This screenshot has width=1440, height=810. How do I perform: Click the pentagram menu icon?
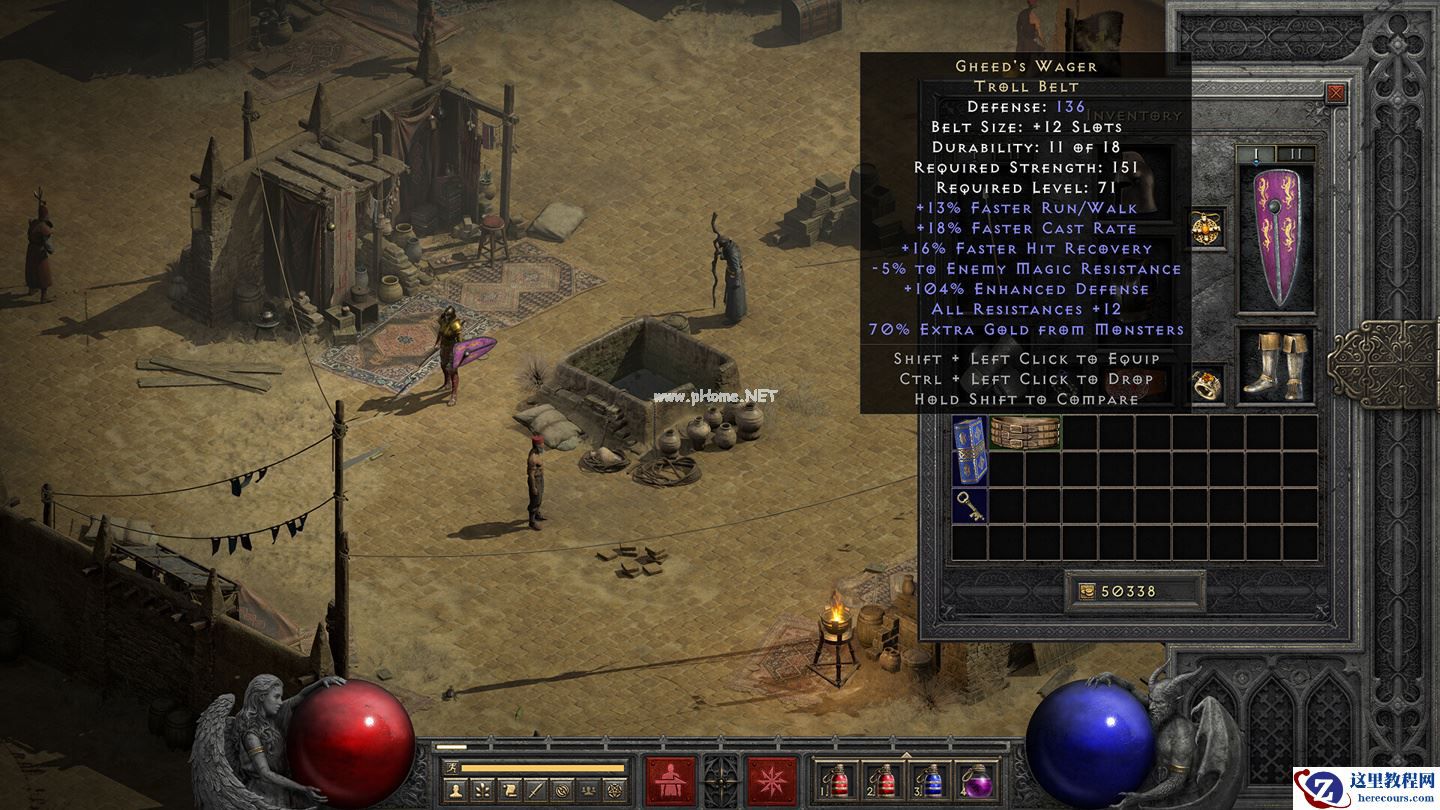click(x=616, y=791)
